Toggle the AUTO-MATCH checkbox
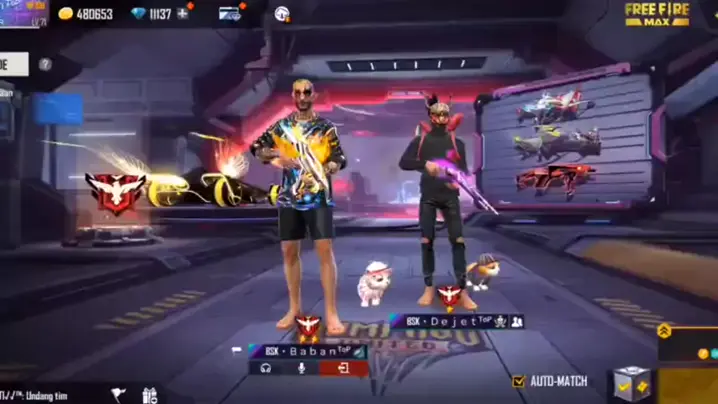The image size is (718, 404). [518, 381]
